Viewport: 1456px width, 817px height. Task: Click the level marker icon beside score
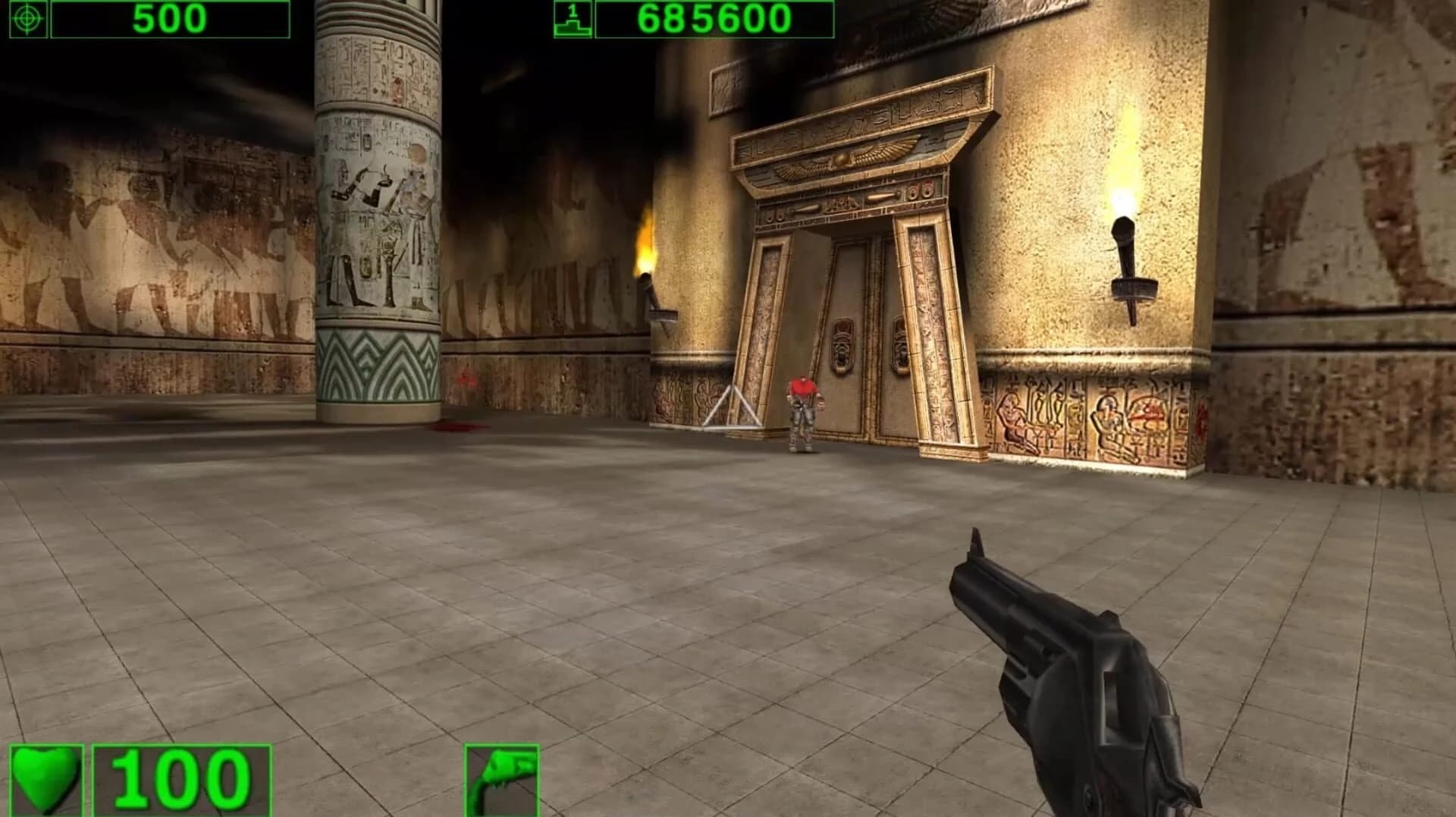tap(574, 18)
